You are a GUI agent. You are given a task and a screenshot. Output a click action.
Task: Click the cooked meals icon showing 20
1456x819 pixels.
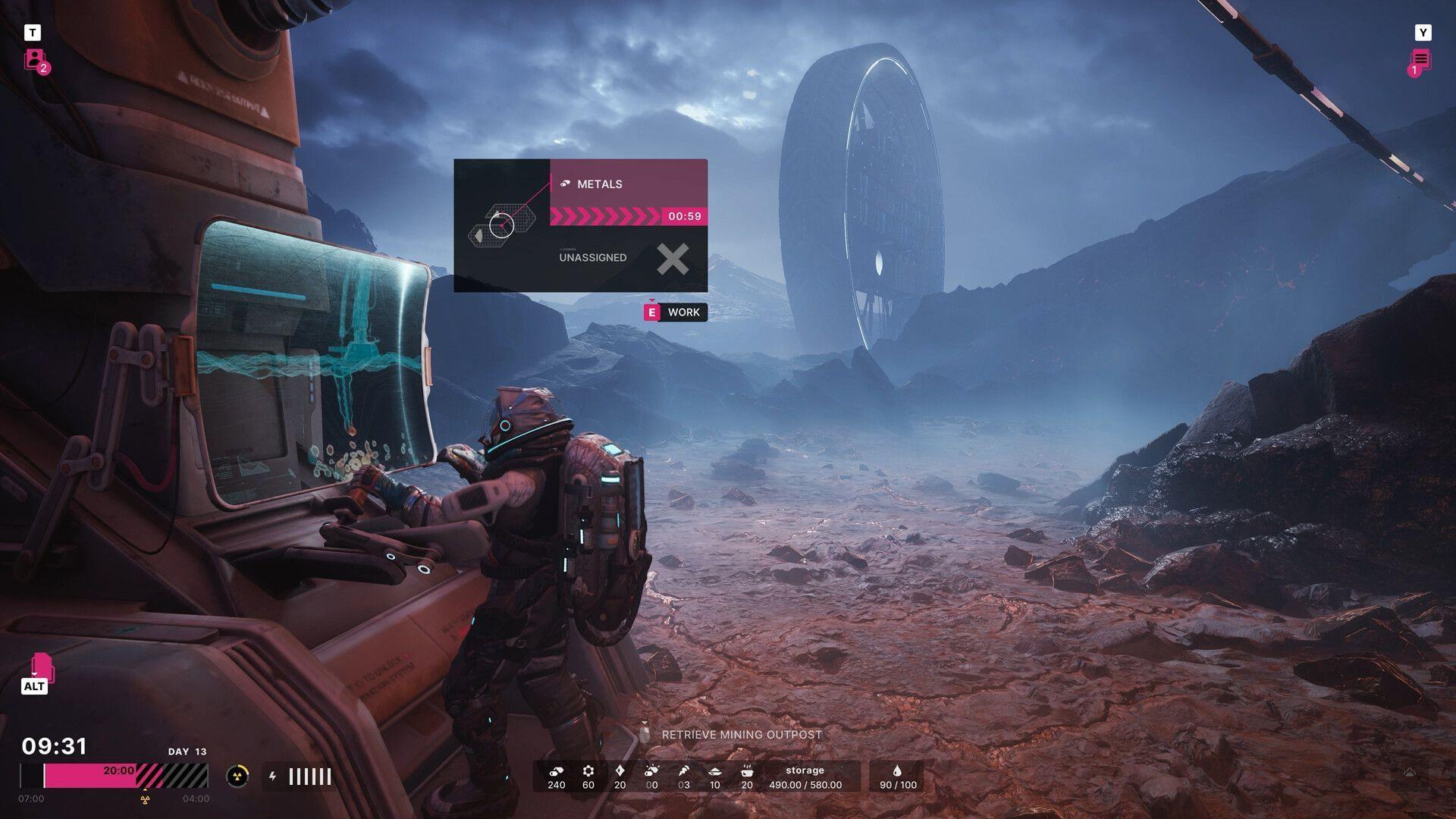[x=748, y=770]
